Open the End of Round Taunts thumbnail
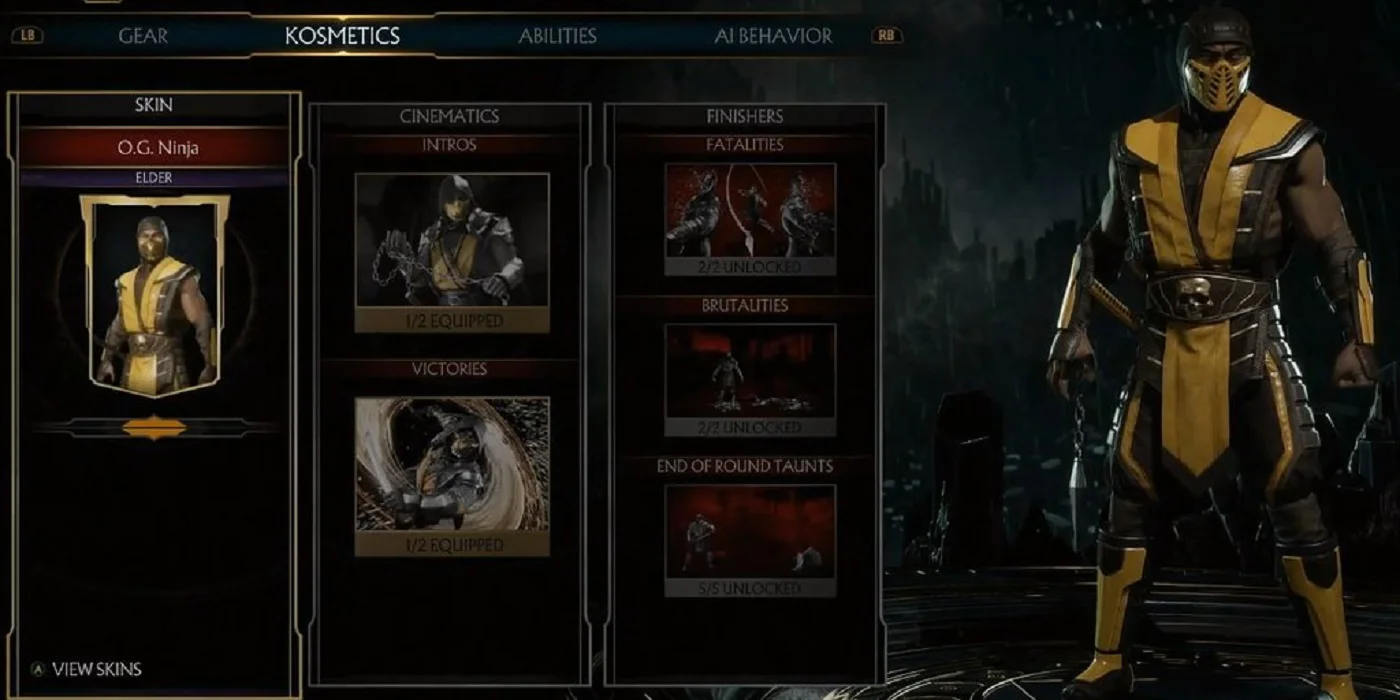 tap(750, 531)
